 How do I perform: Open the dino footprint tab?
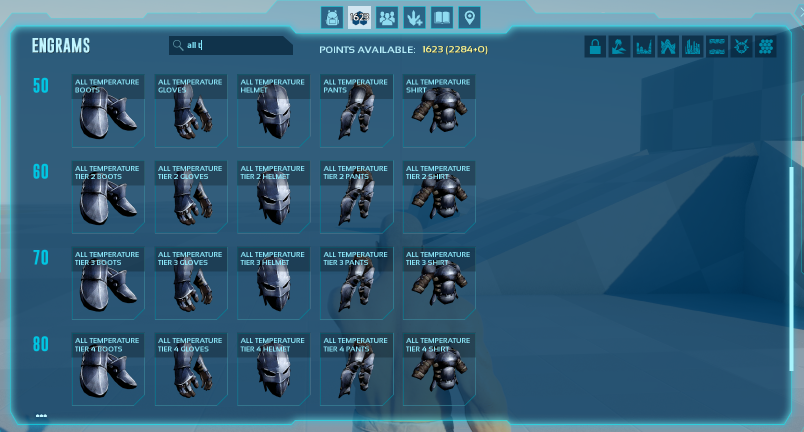click(x=414, y=18)
